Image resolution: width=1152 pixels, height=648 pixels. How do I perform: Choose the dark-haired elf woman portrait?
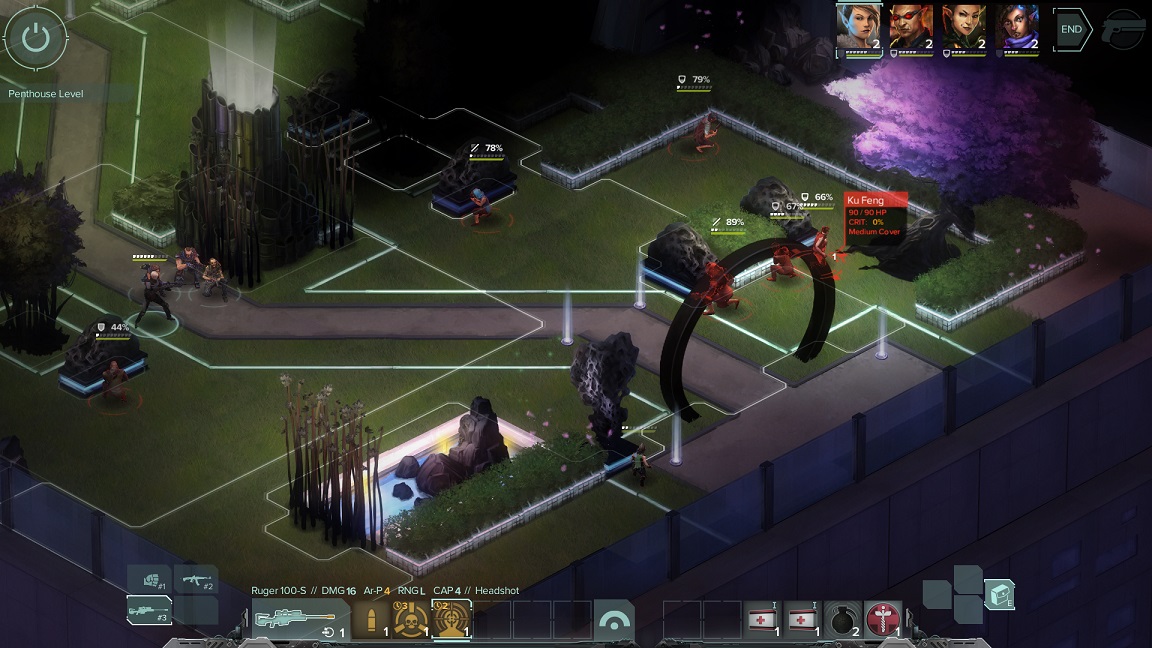tap(964, 28)
